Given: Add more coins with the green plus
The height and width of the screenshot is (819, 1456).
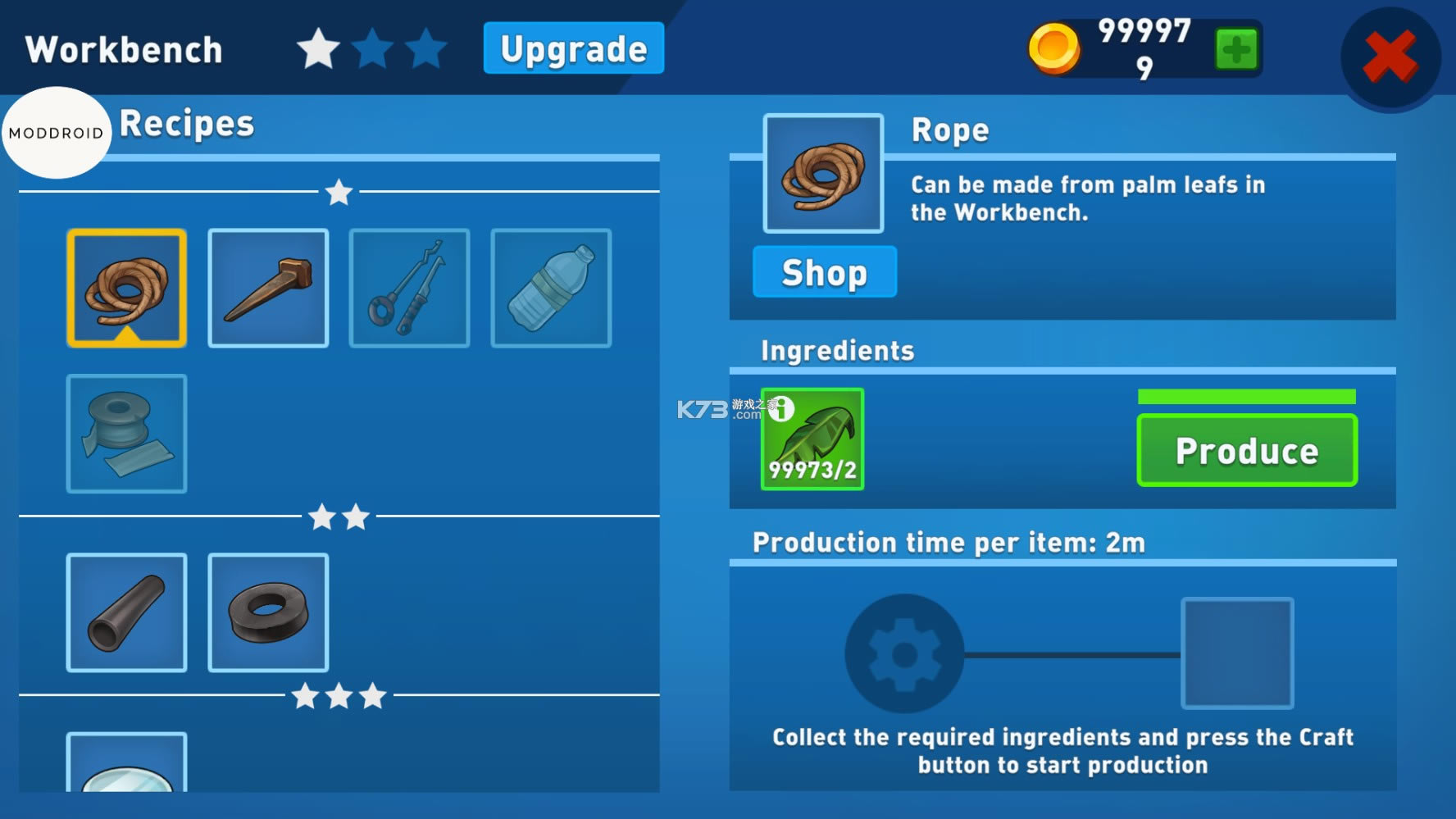Looking at the screenshot, I should coord(1235,50).
